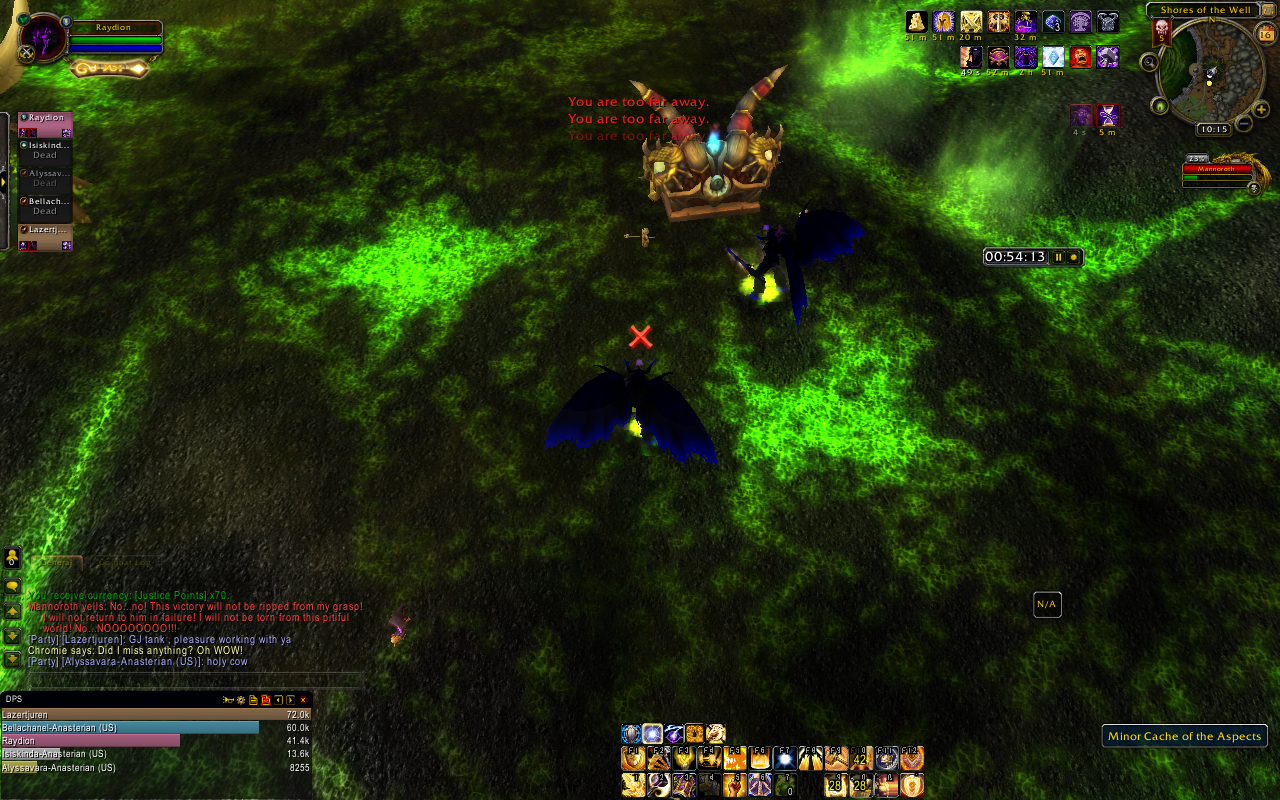
Task: Open the calendar button showing 16
Action: (x=1265, y=34)
